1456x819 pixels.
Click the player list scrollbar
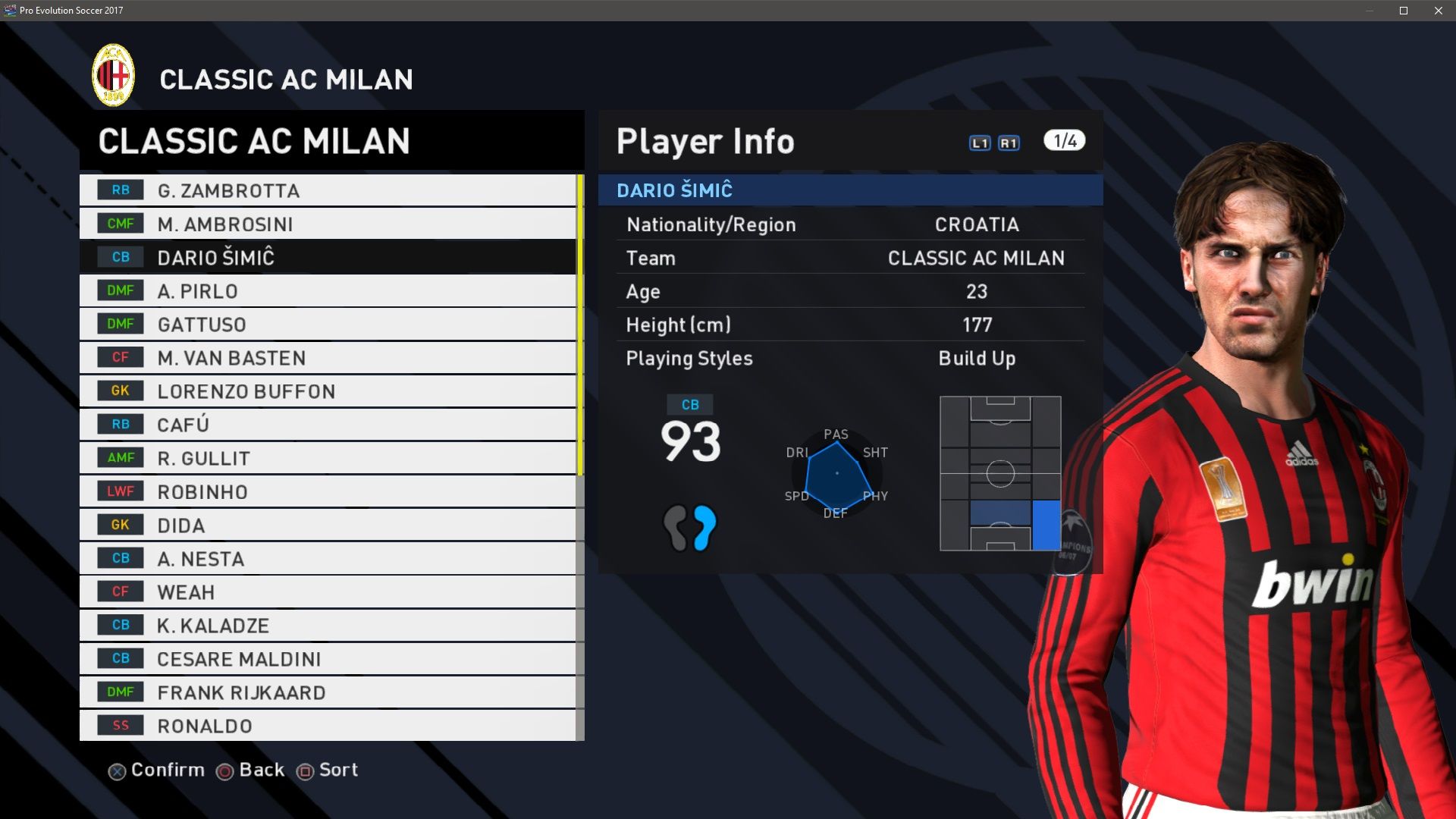pos(580,326)
